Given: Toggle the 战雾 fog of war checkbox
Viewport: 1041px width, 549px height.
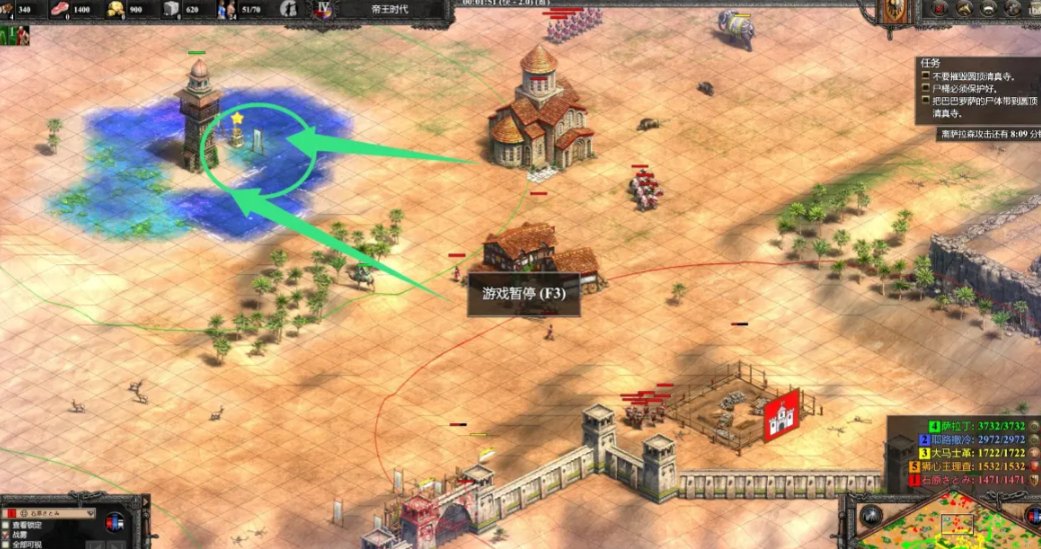Looking at the screenshot, I should 6,535.
